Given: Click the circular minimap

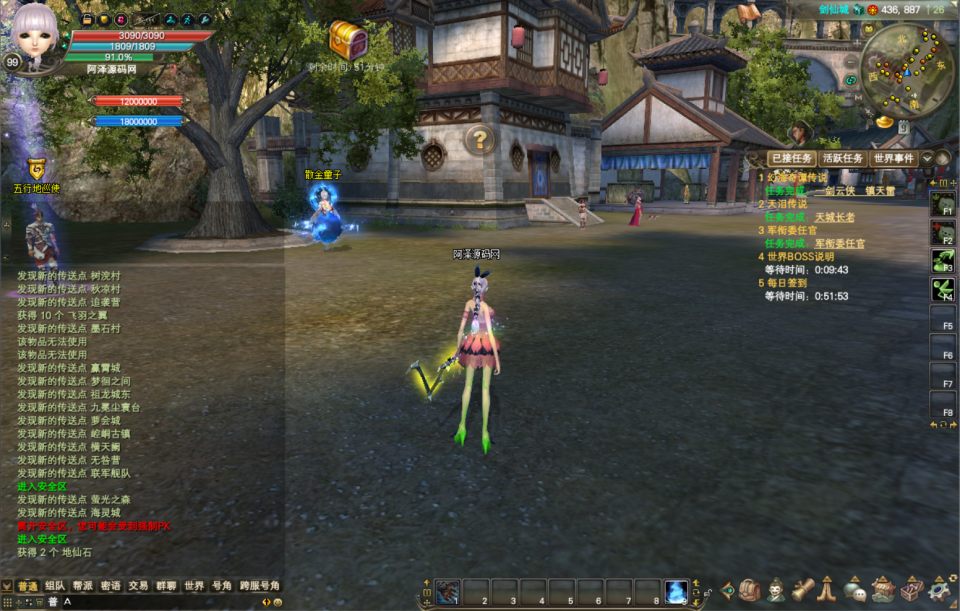Looking at the screenshot, I should [x=906, y=70].
